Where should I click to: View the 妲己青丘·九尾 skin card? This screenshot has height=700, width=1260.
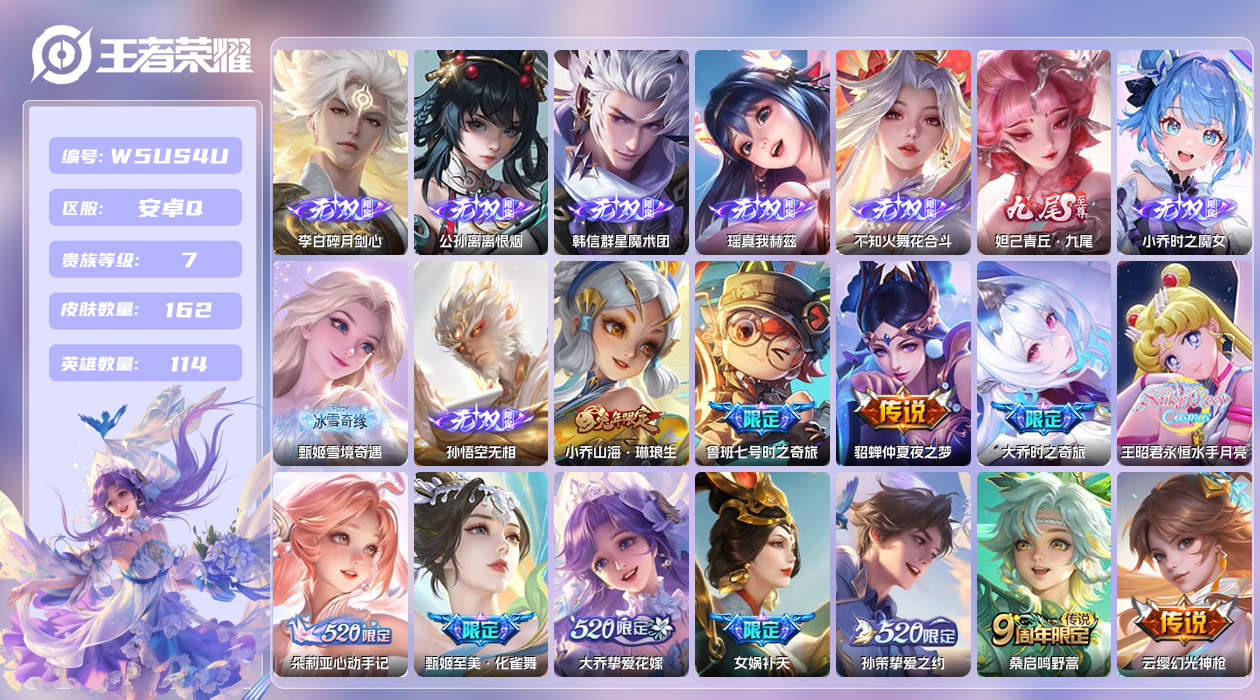pos(1044,152)
